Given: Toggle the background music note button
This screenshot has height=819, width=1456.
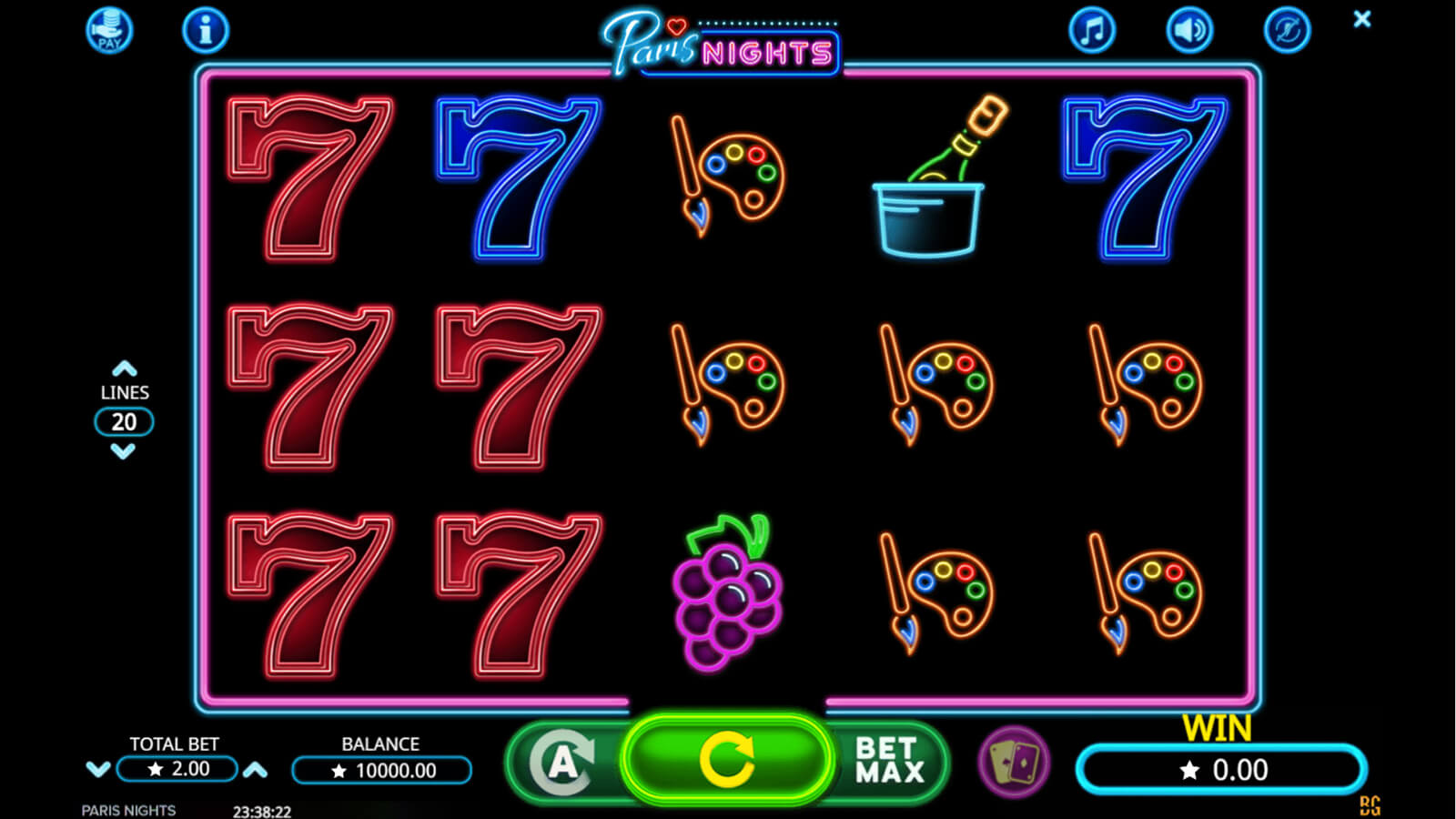Looking at the screenshot, I should (1091, 31).
